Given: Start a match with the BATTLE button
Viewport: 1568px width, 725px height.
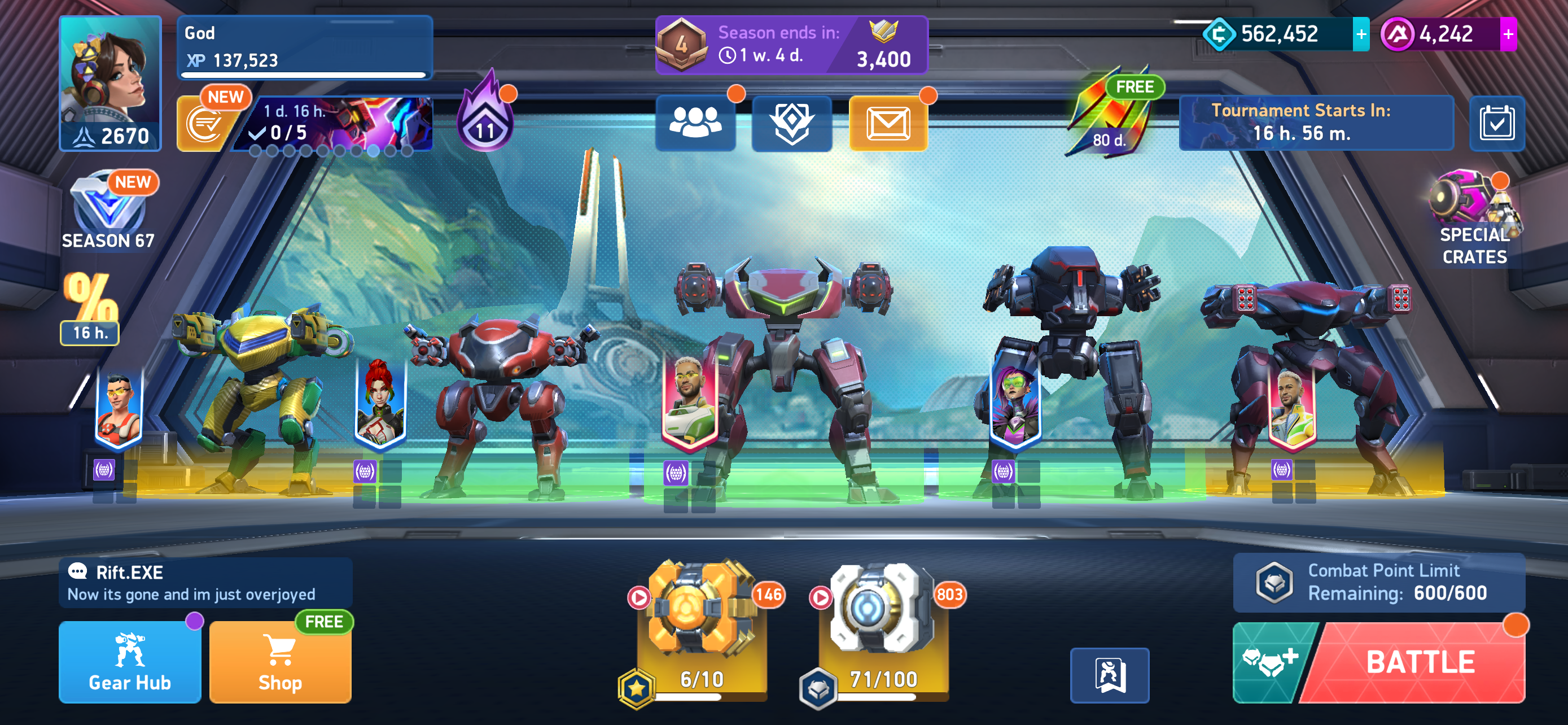Looking at the screenshot, I should [1419, 662].
